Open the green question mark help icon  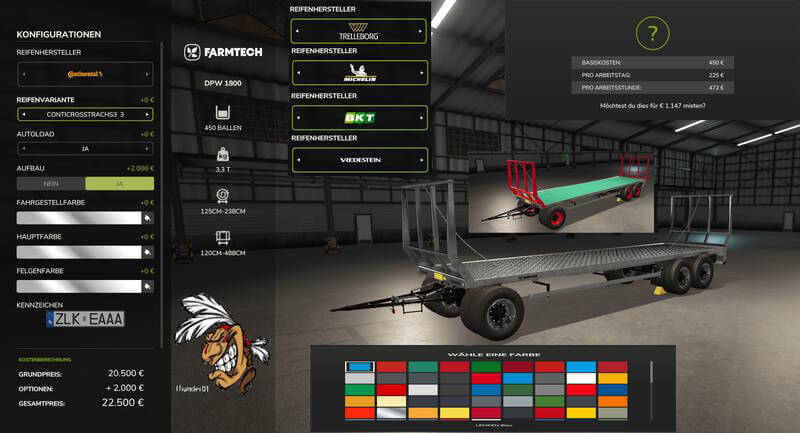[x=652, y=34]
